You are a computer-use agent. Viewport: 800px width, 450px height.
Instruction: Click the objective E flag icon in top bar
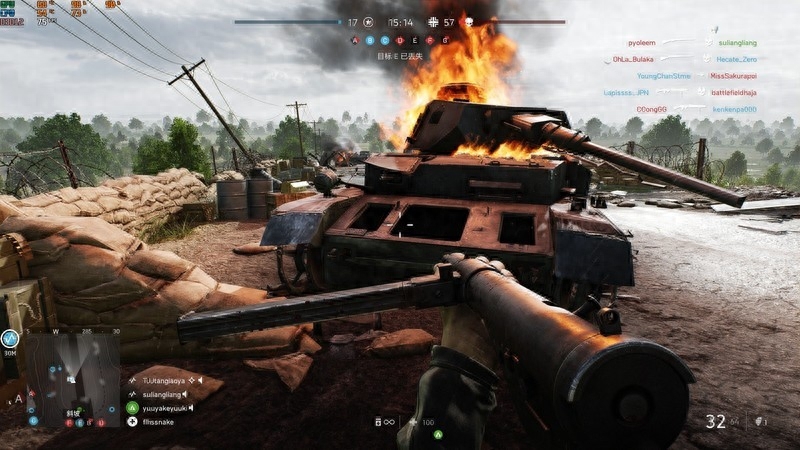414,41
